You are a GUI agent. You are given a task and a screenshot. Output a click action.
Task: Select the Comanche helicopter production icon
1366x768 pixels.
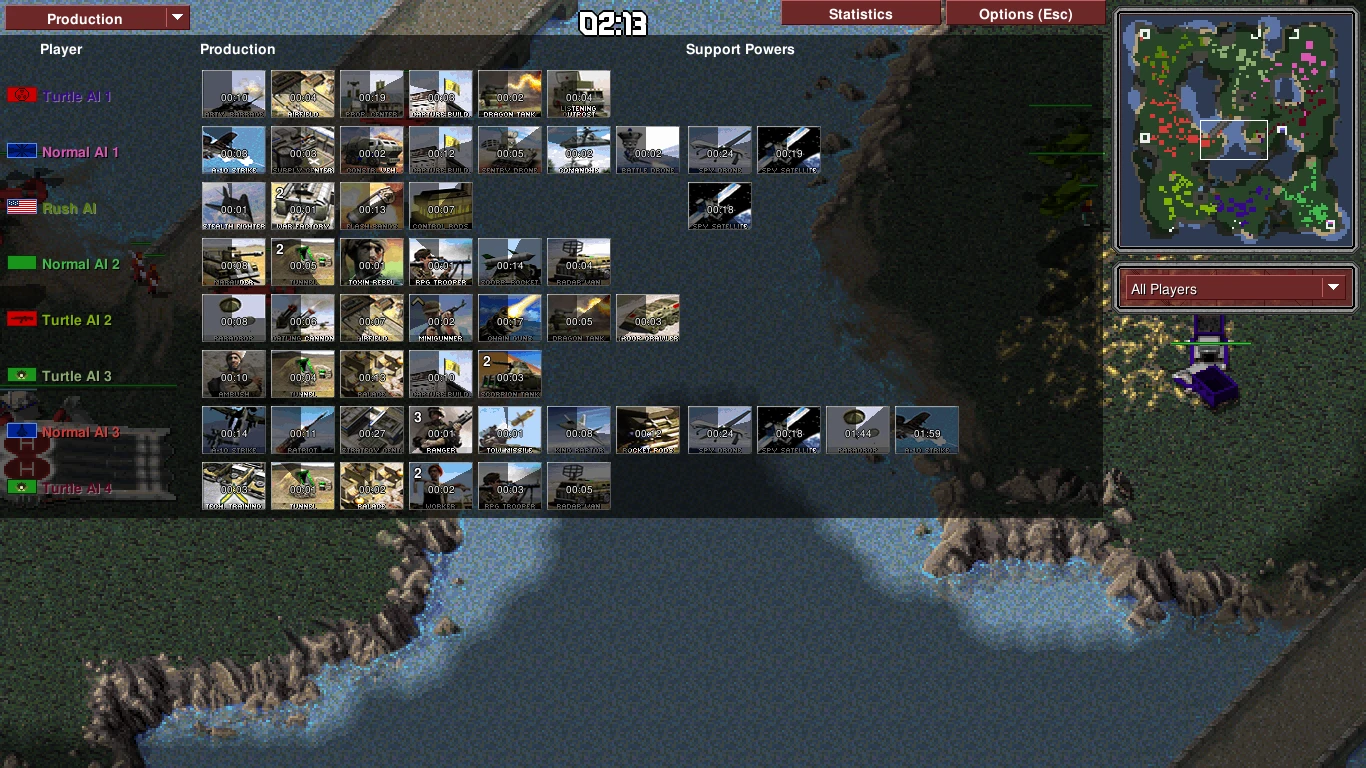point(579,151)
